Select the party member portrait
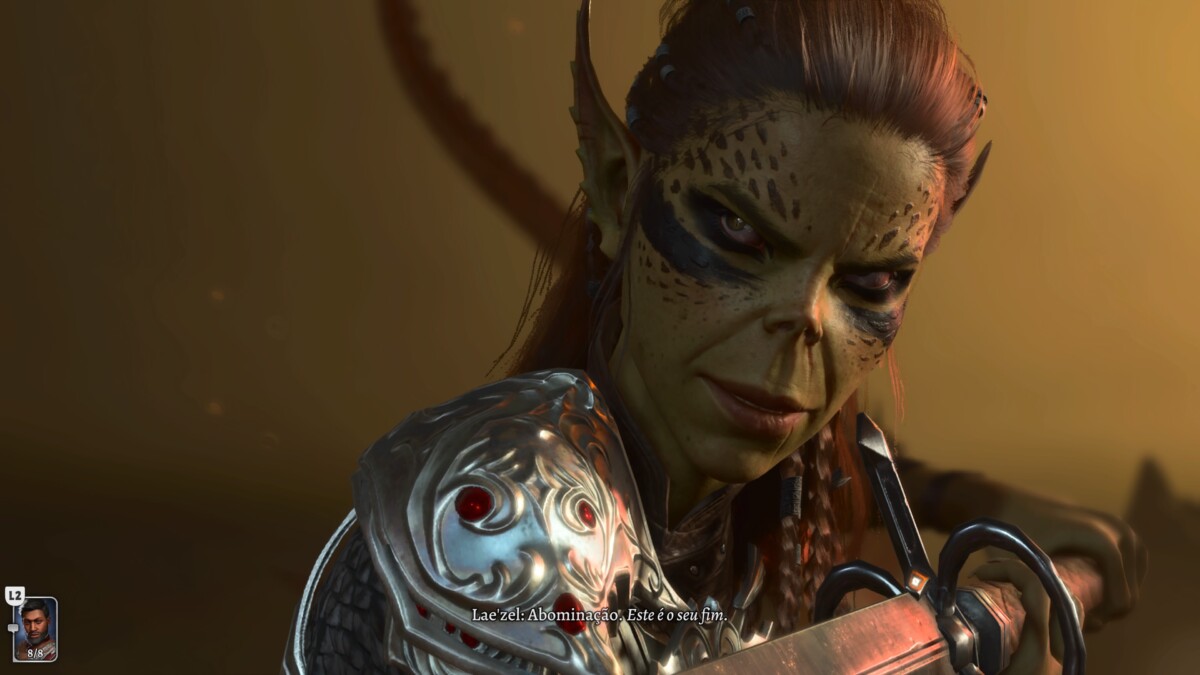The image size is (1200, 675). 35,628
